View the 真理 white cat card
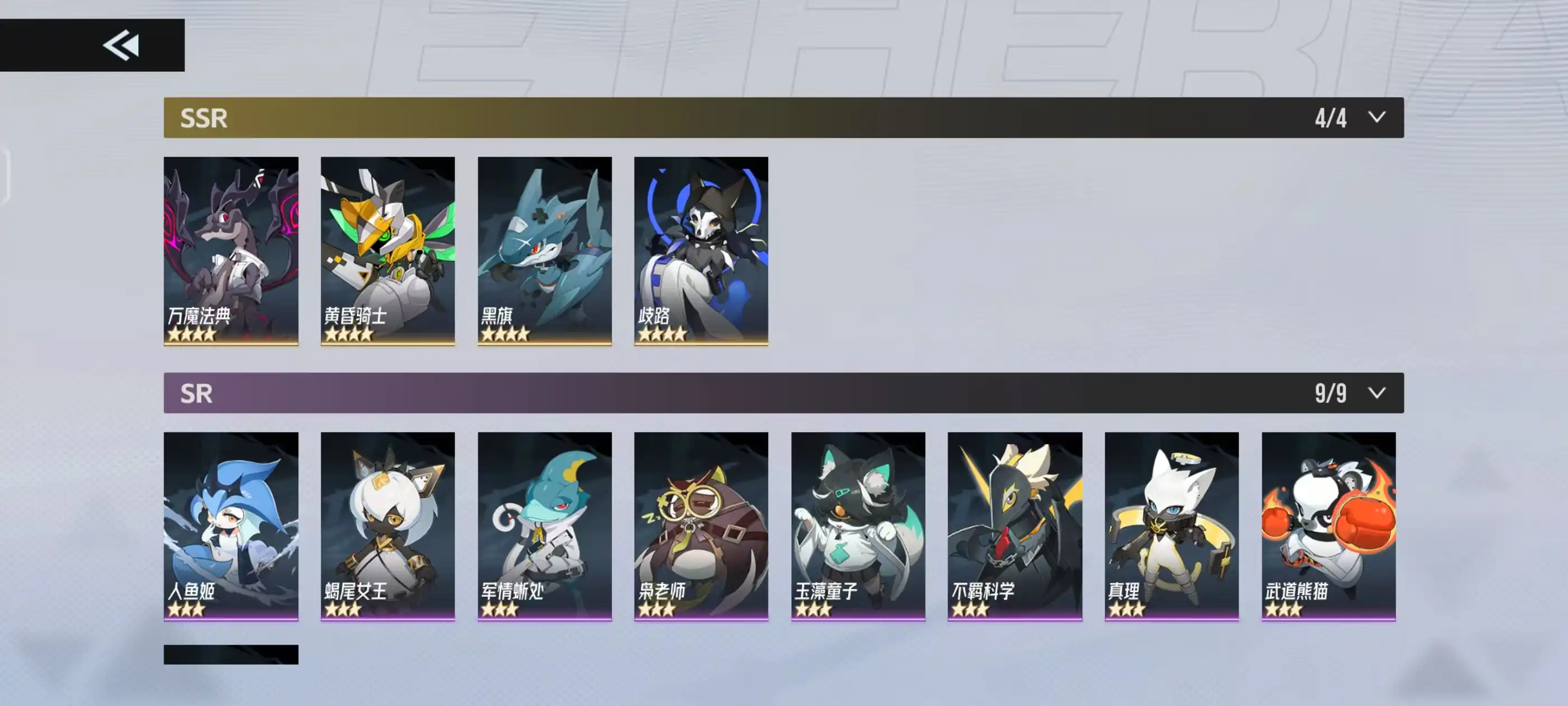The height and width of the screenshot is (706, 1568). point(1171,526)
